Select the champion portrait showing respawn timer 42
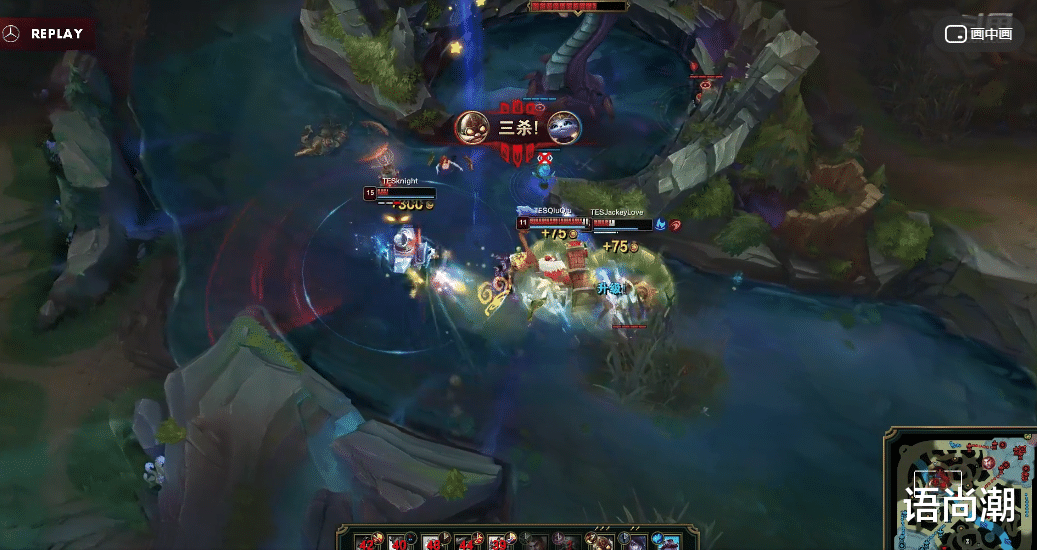The height and width of the screenshot is (550, 1037). (x=368, y=541)
